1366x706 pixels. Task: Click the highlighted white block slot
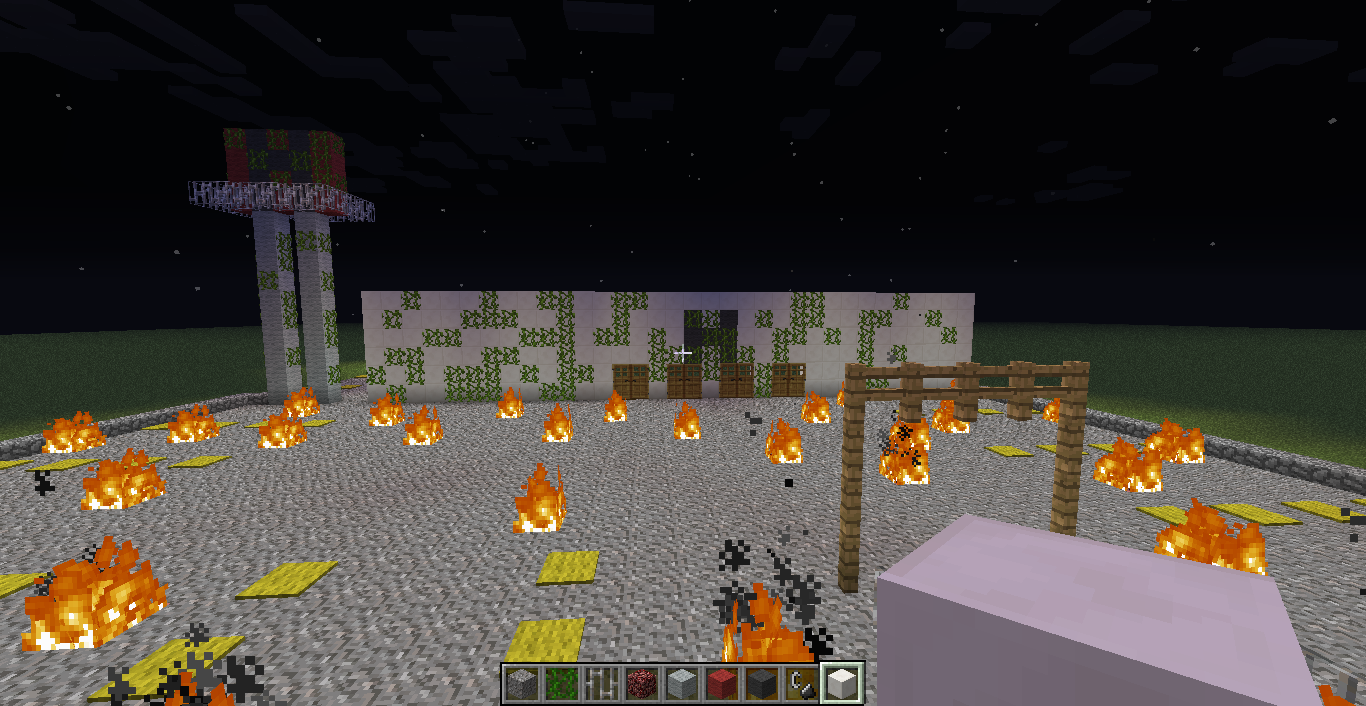[x=841, y=684]
